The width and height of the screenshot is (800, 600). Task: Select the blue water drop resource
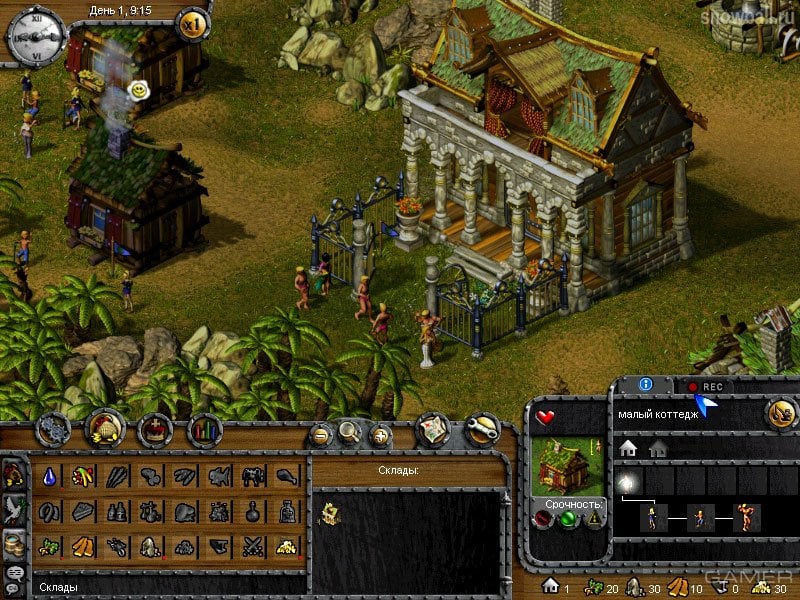click(49, 478)
